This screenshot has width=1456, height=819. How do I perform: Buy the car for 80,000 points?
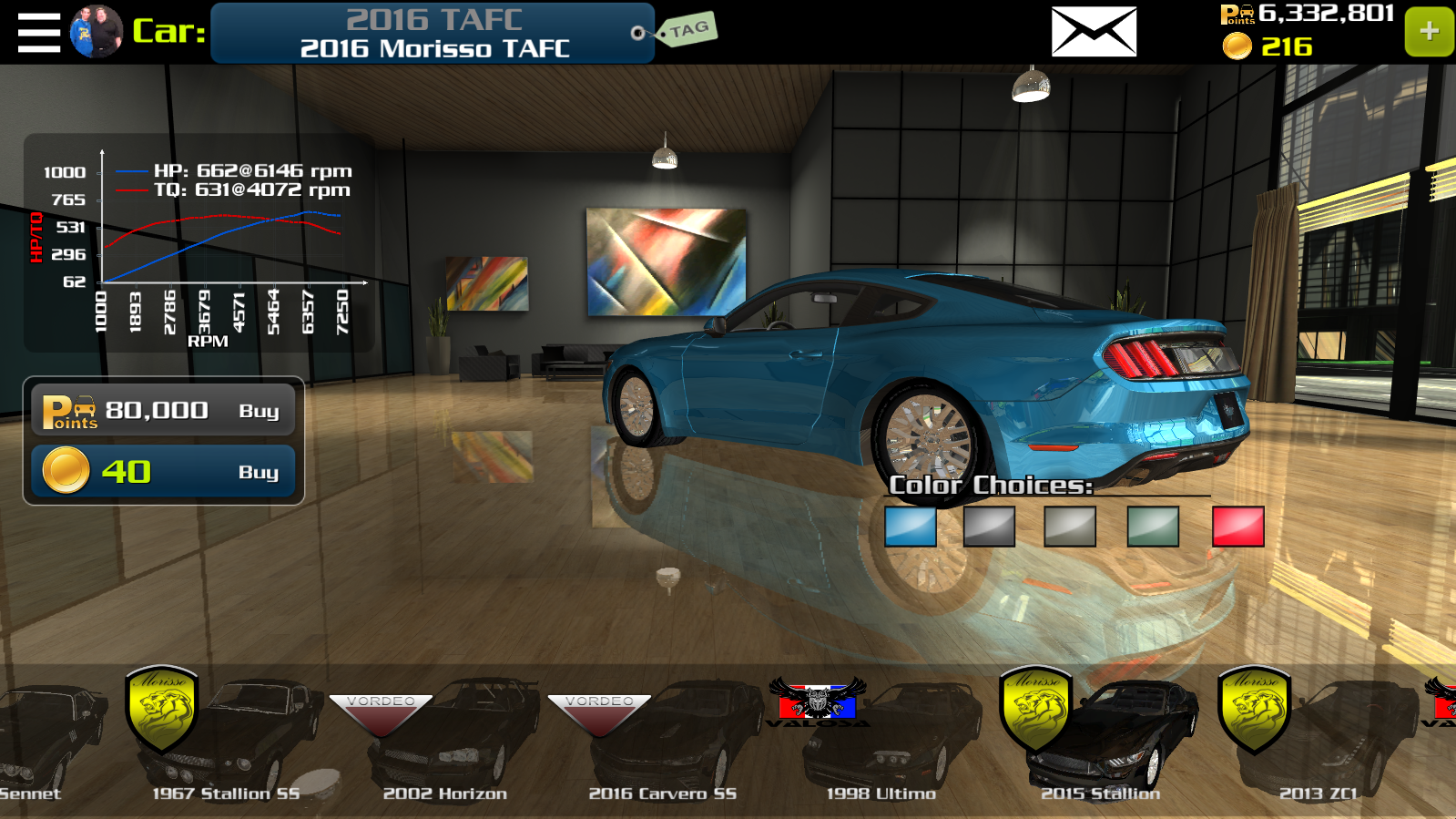point(164,411)
